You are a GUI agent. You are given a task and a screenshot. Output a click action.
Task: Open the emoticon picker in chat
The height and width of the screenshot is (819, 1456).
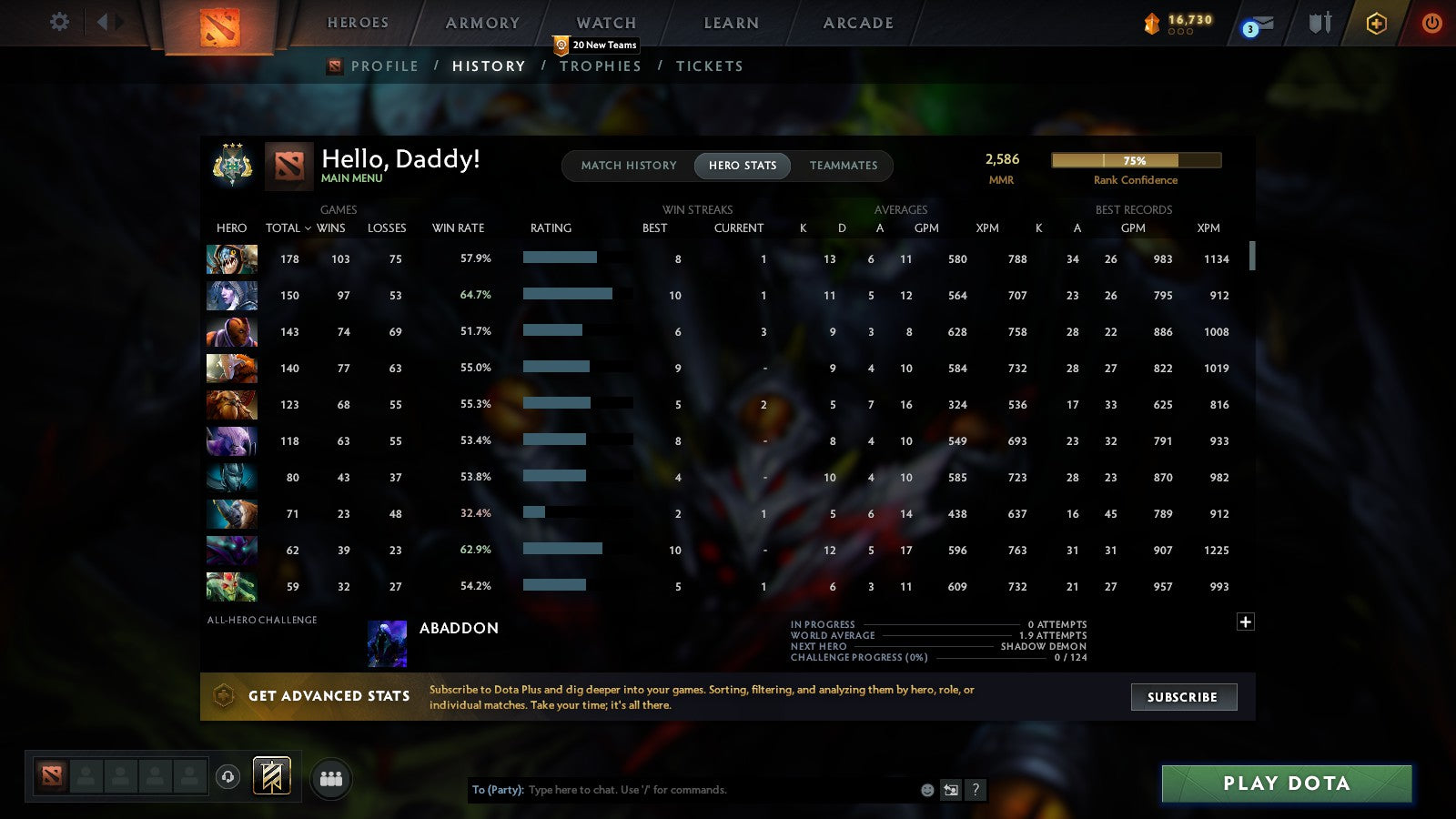pos(927,790)
